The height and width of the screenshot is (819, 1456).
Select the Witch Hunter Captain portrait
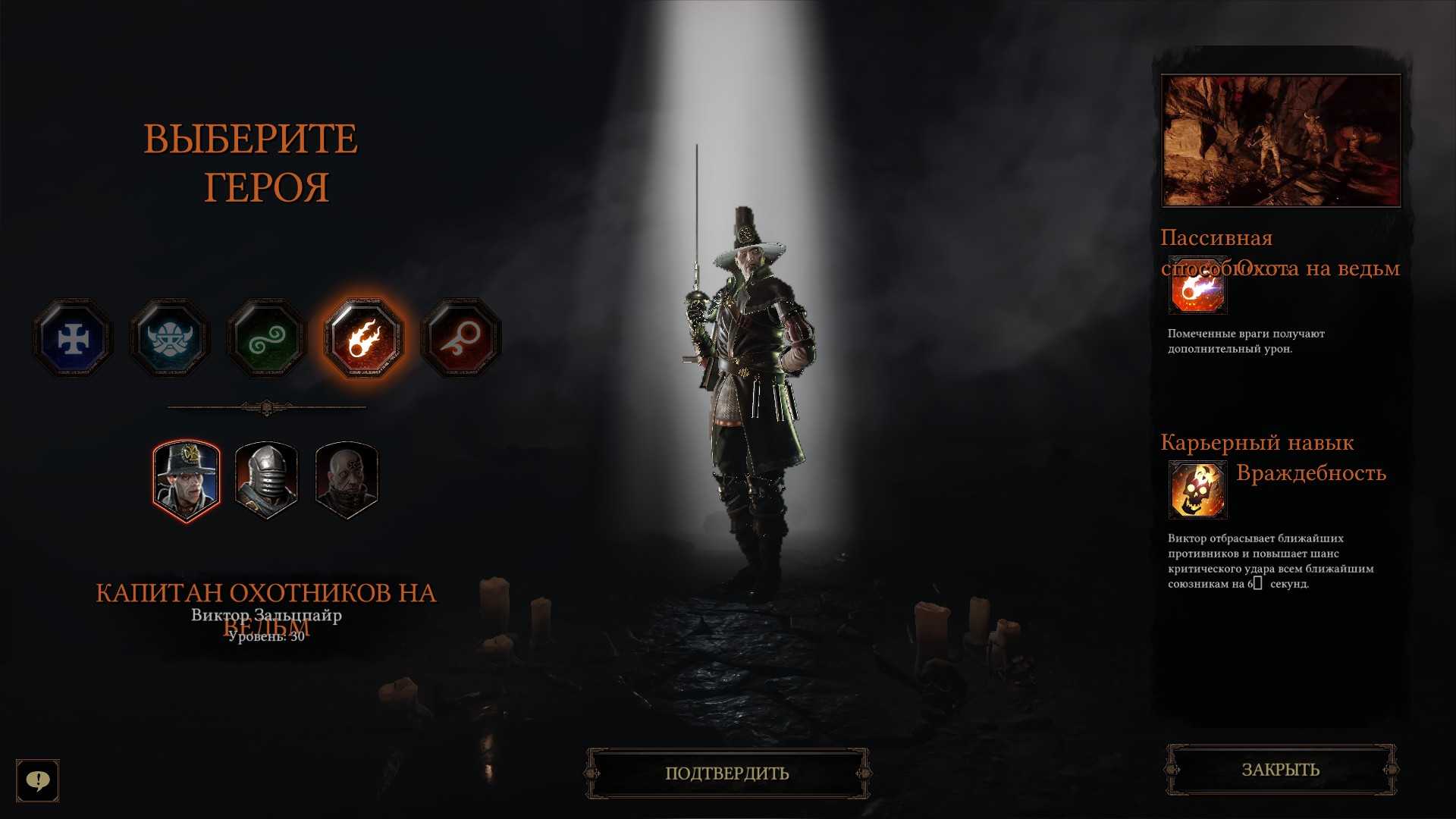(187, 482)
